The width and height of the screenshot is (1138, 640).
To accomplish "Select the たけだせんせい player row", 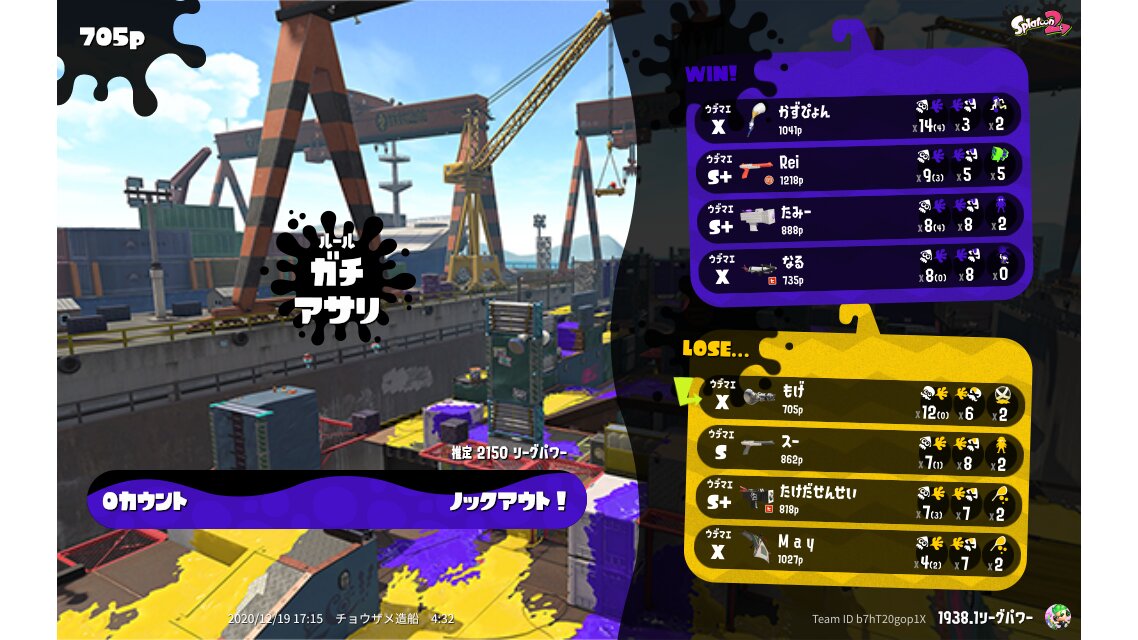I will tap(860, 500).
